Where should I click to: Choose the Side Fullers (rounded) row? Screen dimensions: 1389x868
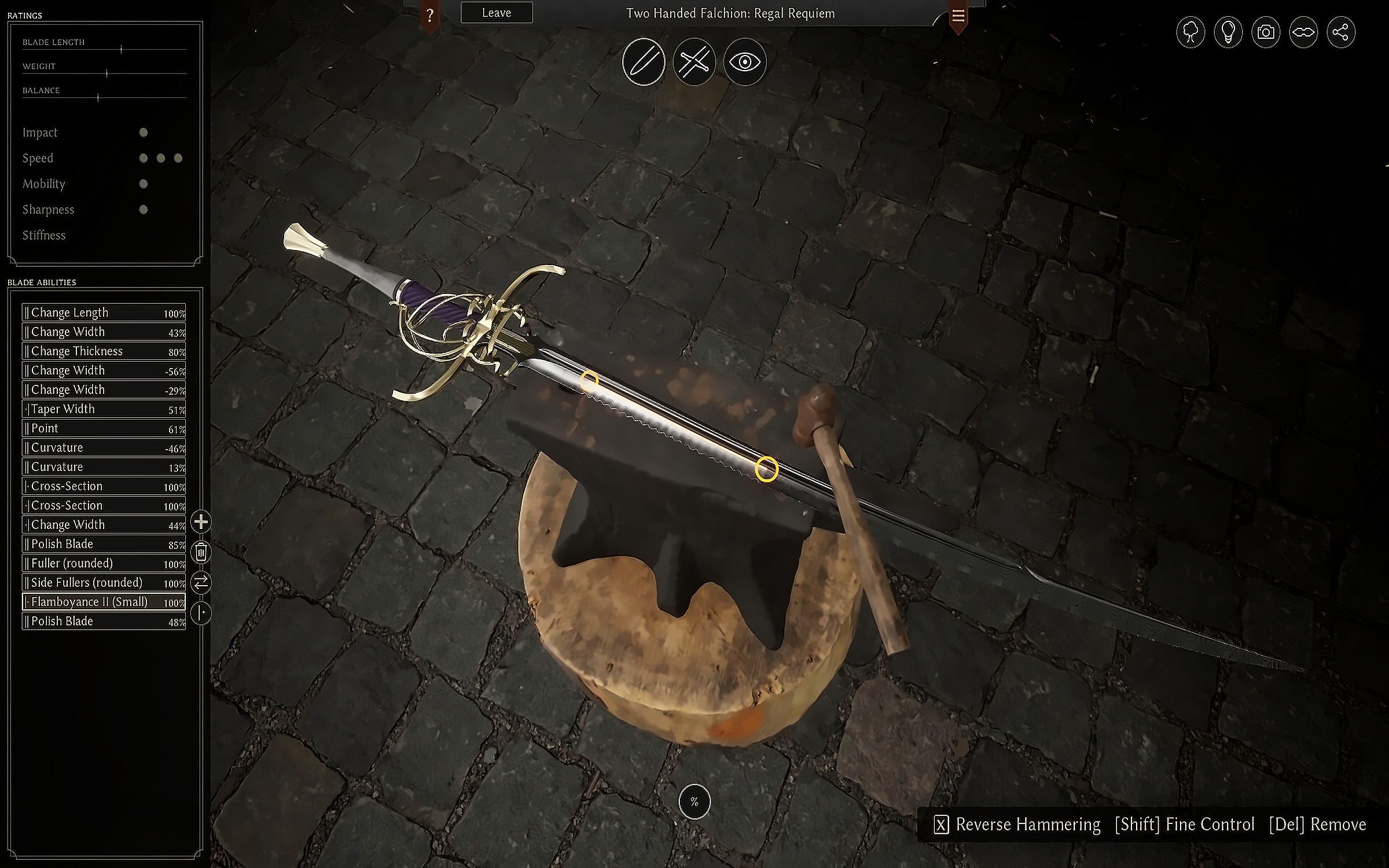pyautogui.click(x=104, y=583)
